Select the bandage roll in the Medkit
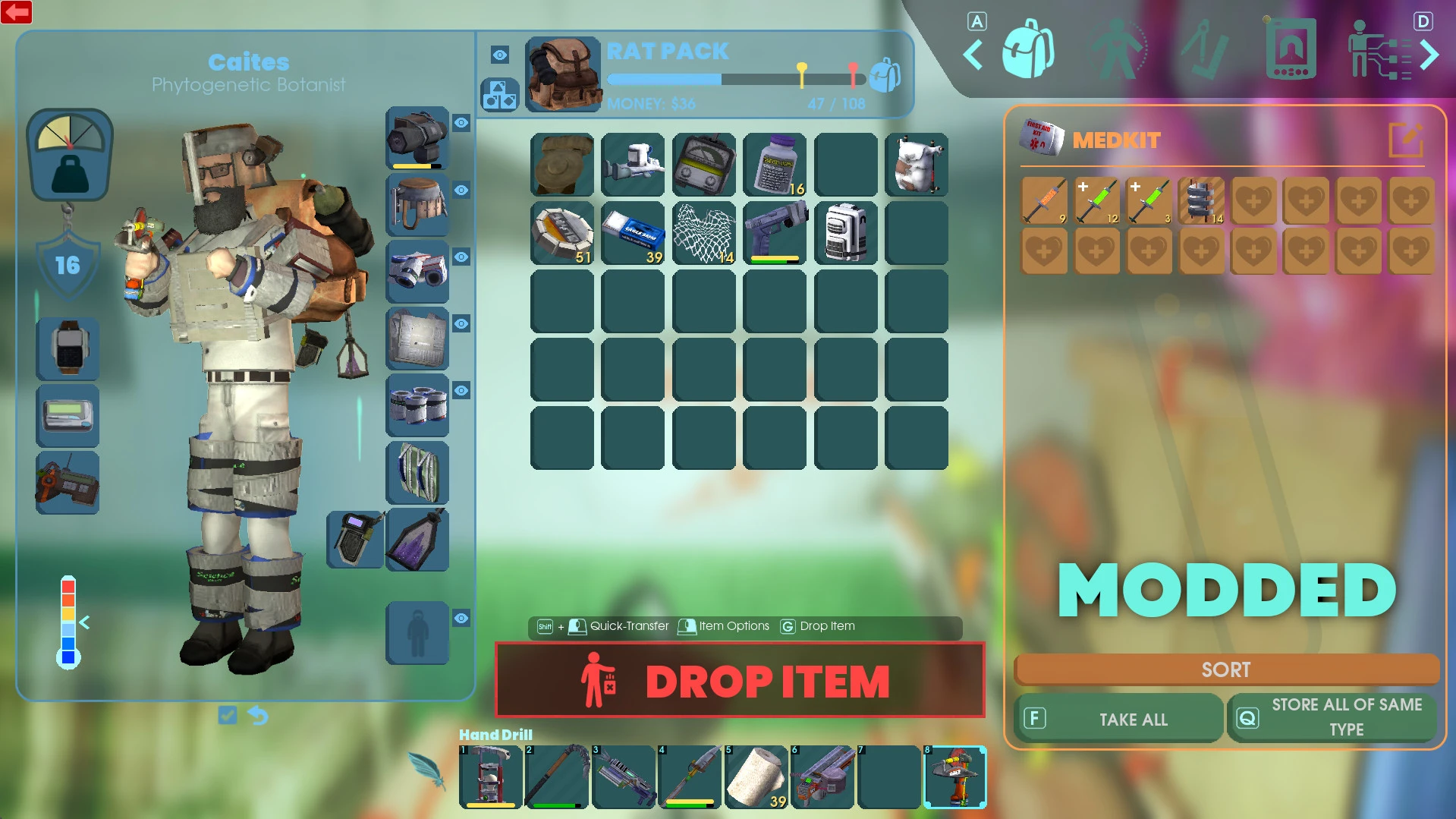Image resolution: width=1456 pixels, height=819 pixels. point(1201,200)
